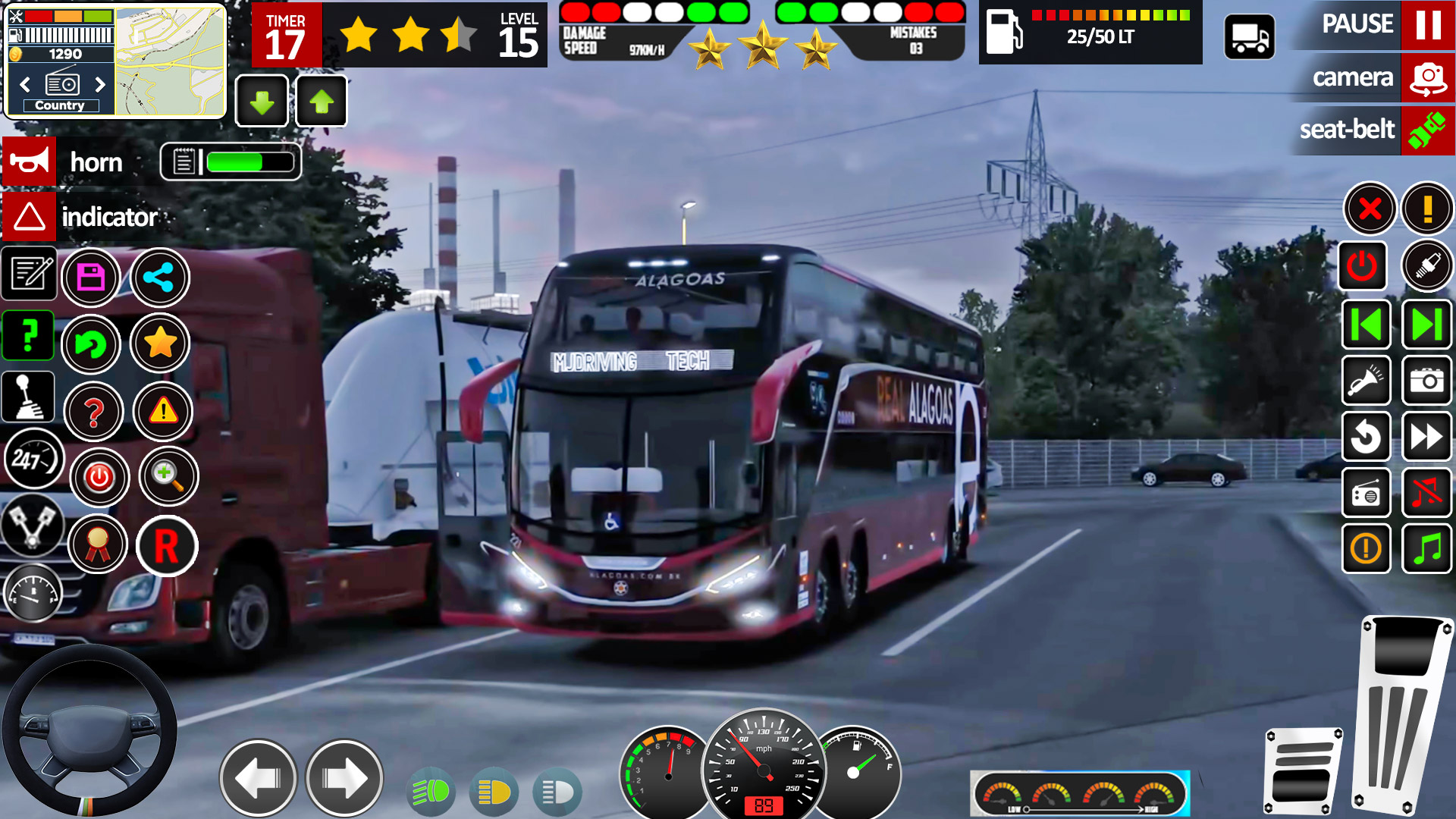1456x819 pixels.
Task: Turn on the hazard indicator
Action: pos(30,217)
